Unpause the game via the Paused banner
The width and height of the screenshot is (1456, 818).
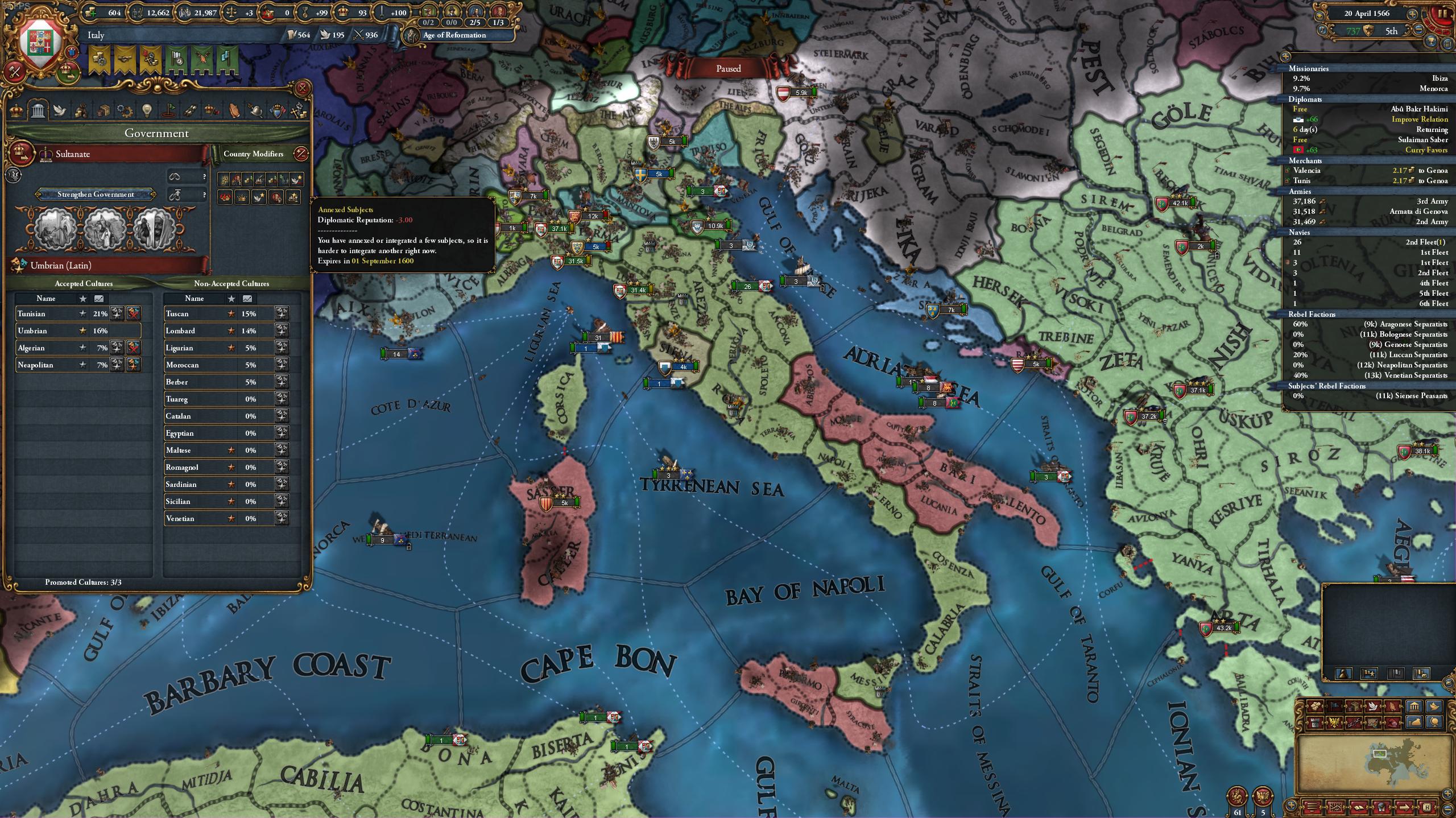pos(730,68)
